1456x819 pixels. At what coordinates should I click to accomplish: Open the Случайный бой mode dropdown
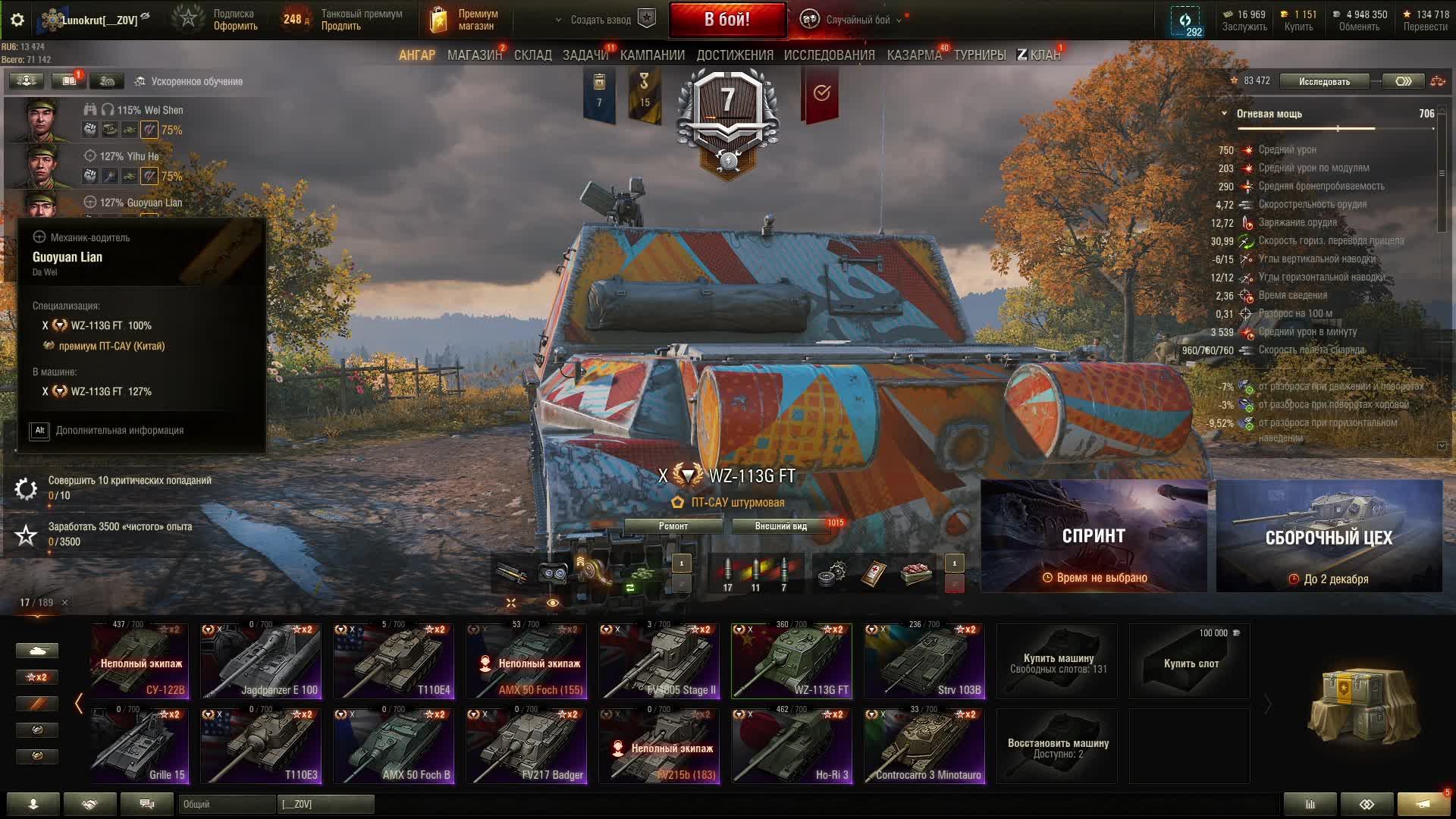[857, 20]
